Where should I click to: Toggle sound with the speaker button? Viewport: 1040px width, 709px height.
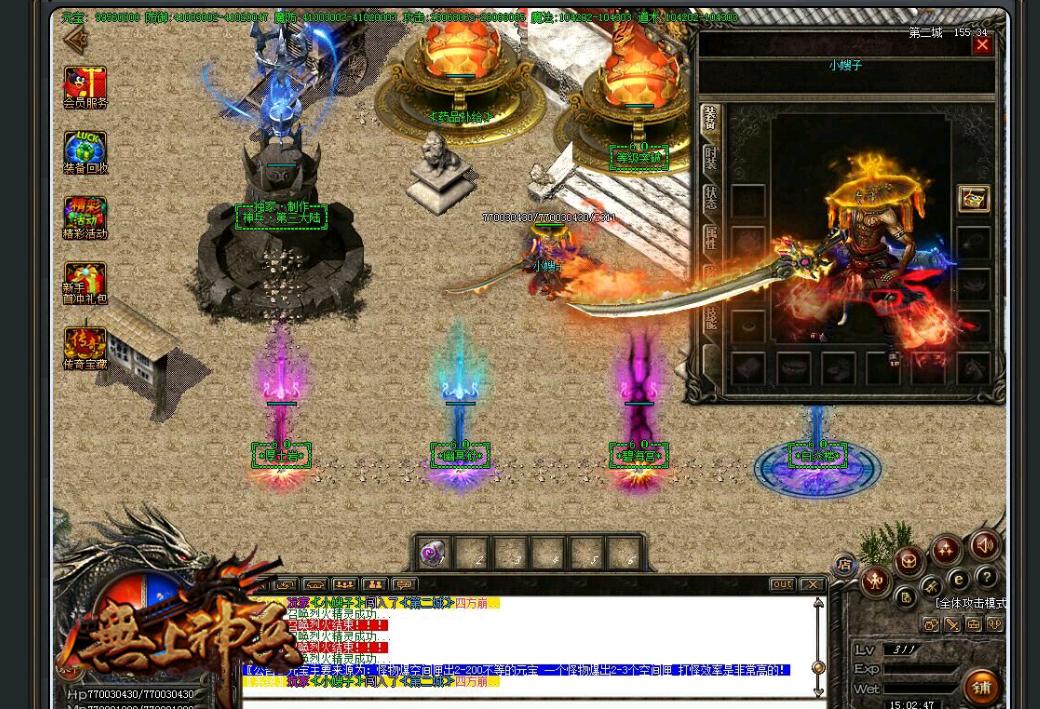[x=983, y=546]
